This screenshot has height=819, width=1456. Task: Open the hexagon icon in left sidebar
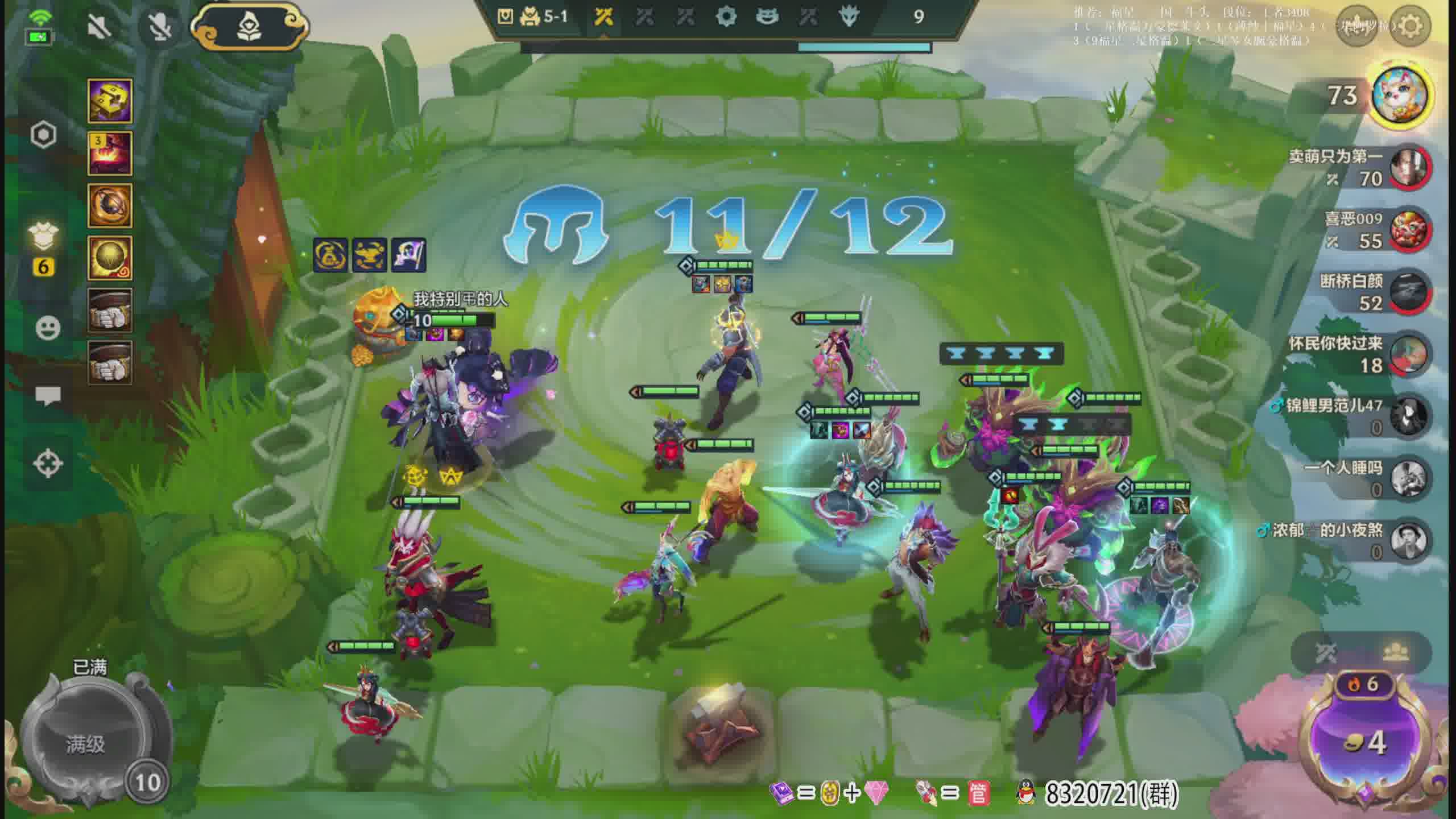coord(44,135)
